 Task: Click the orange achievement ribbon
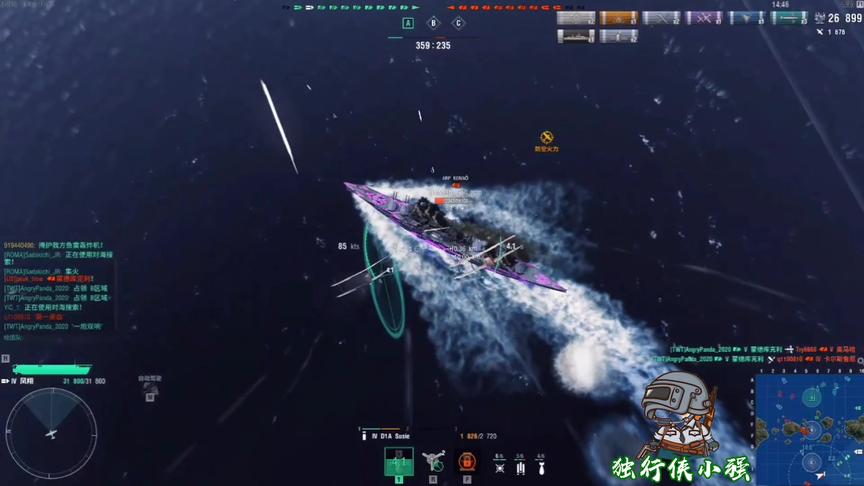(x=619, y=18)
